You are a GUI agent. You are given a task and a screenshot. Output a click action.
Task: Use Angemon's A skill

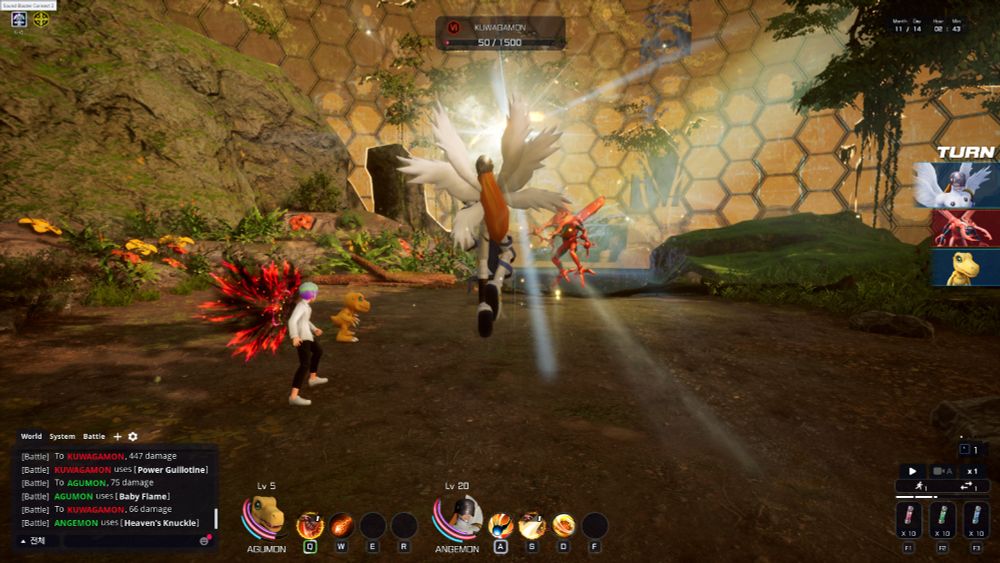(x=501, y=525)
